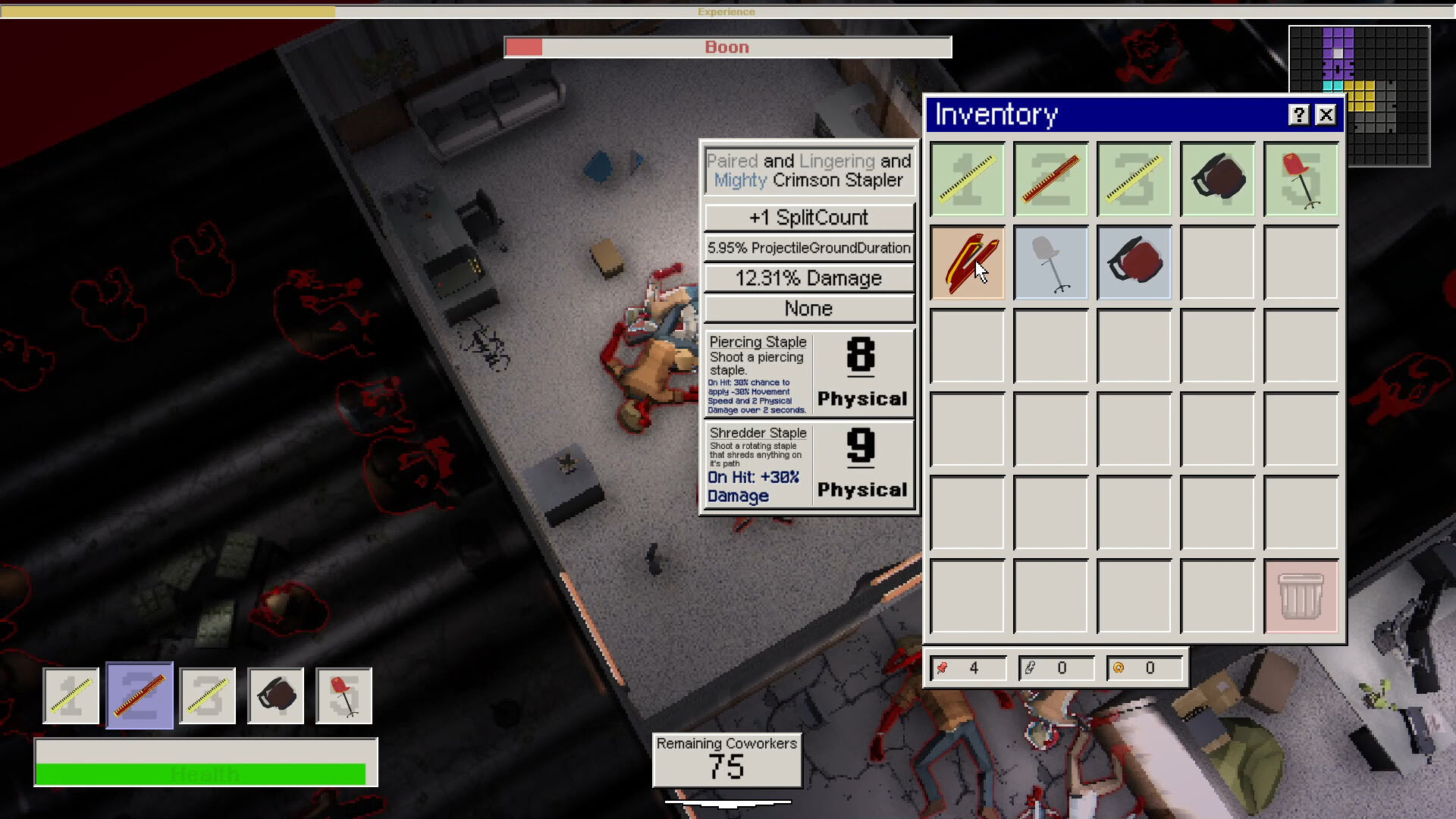Select the desk lamp item in the inventory
1456x819 pixels.
click(1050, 263)
